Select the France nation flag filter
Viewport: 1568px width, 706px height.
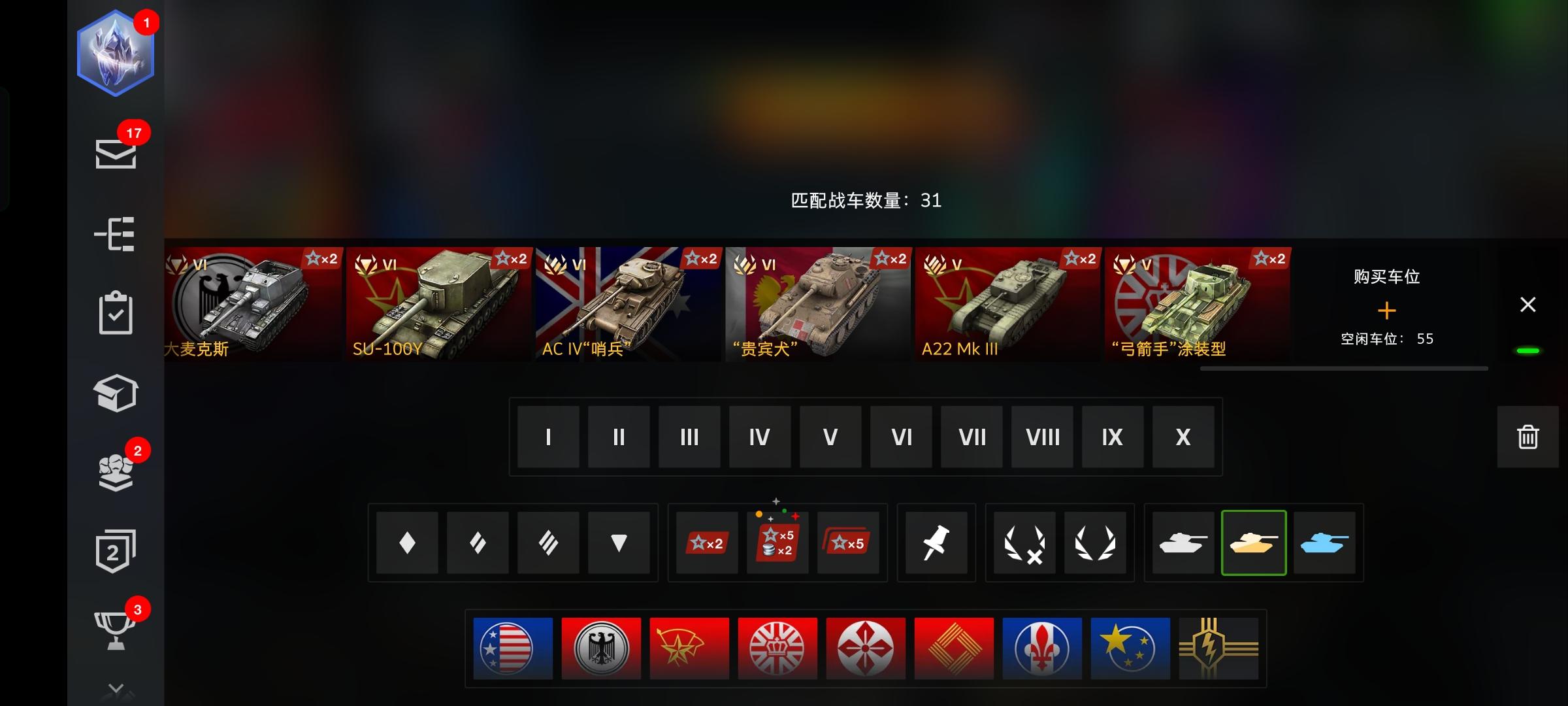[x=1042, y=648]
